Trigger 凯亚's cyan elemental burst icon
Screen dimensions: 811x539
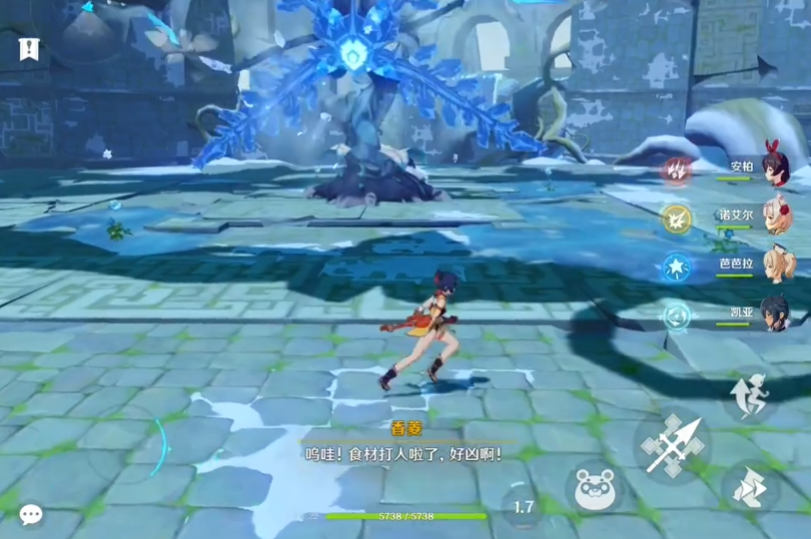[x=676, y=315]
